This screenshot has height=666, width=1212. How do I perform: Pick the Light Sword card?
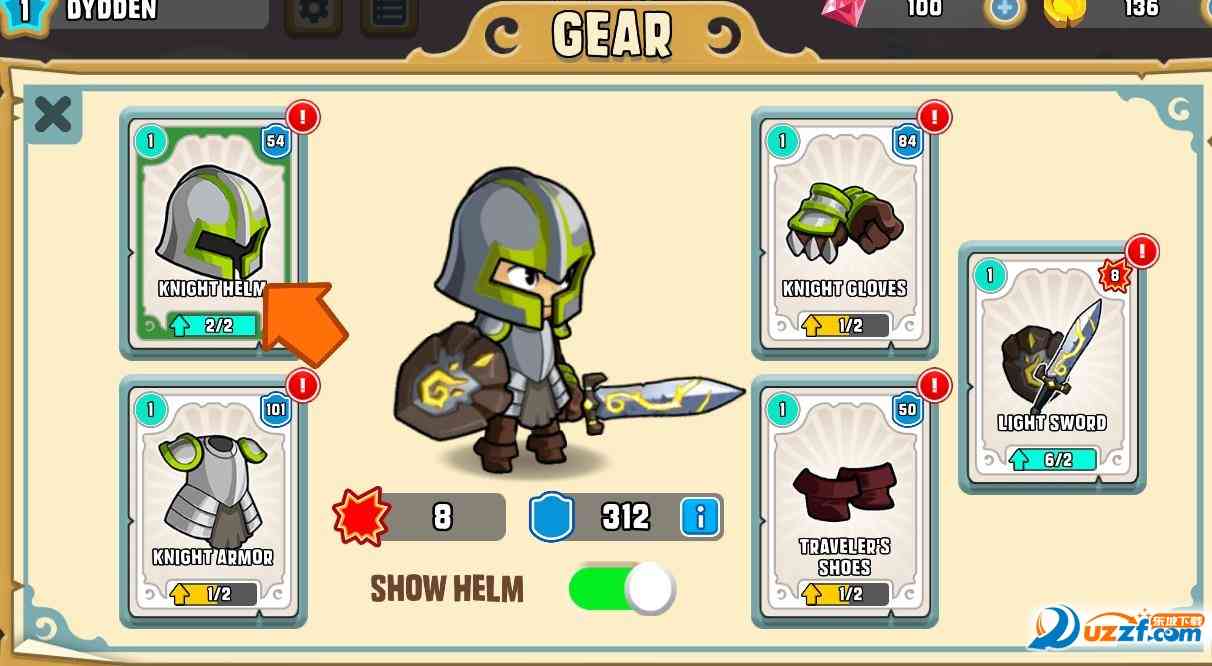coord(1052,365)
